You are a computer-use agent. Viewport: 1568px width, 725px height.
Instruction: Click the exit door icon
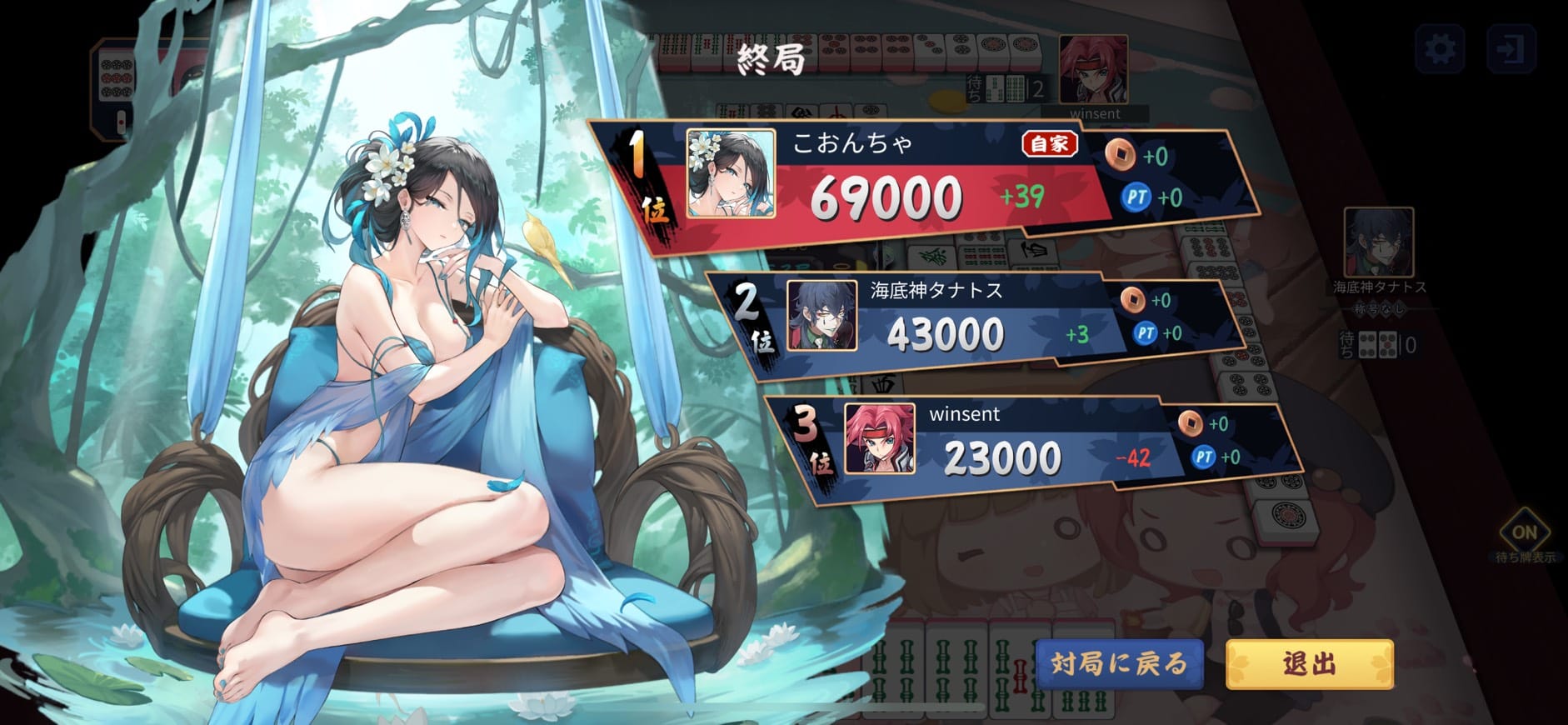[1511, 49]
